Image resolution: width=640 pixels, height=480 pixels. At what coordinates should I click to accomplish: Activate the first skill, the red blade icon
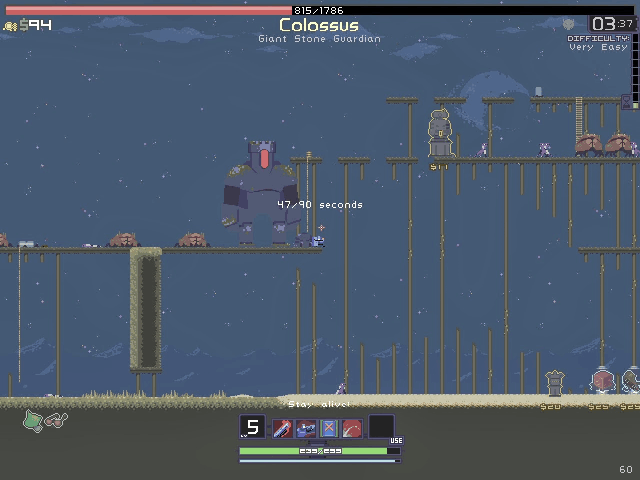click(x=283, y=429)
